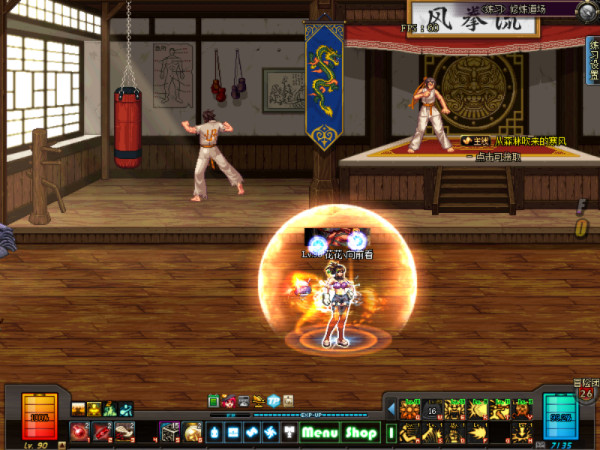
Task: Use the golden orb quick slot item
Action: (194, 432)
